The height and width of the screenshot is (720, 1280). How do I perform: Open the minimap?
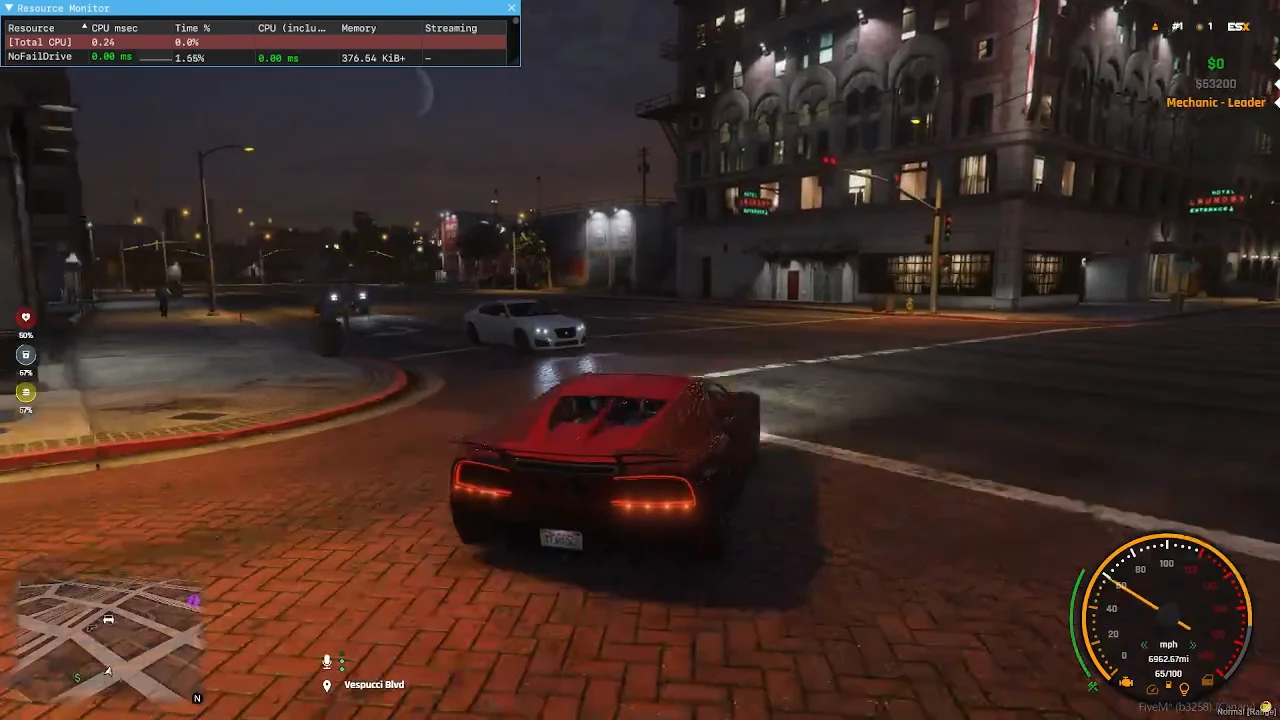(108, 640)
